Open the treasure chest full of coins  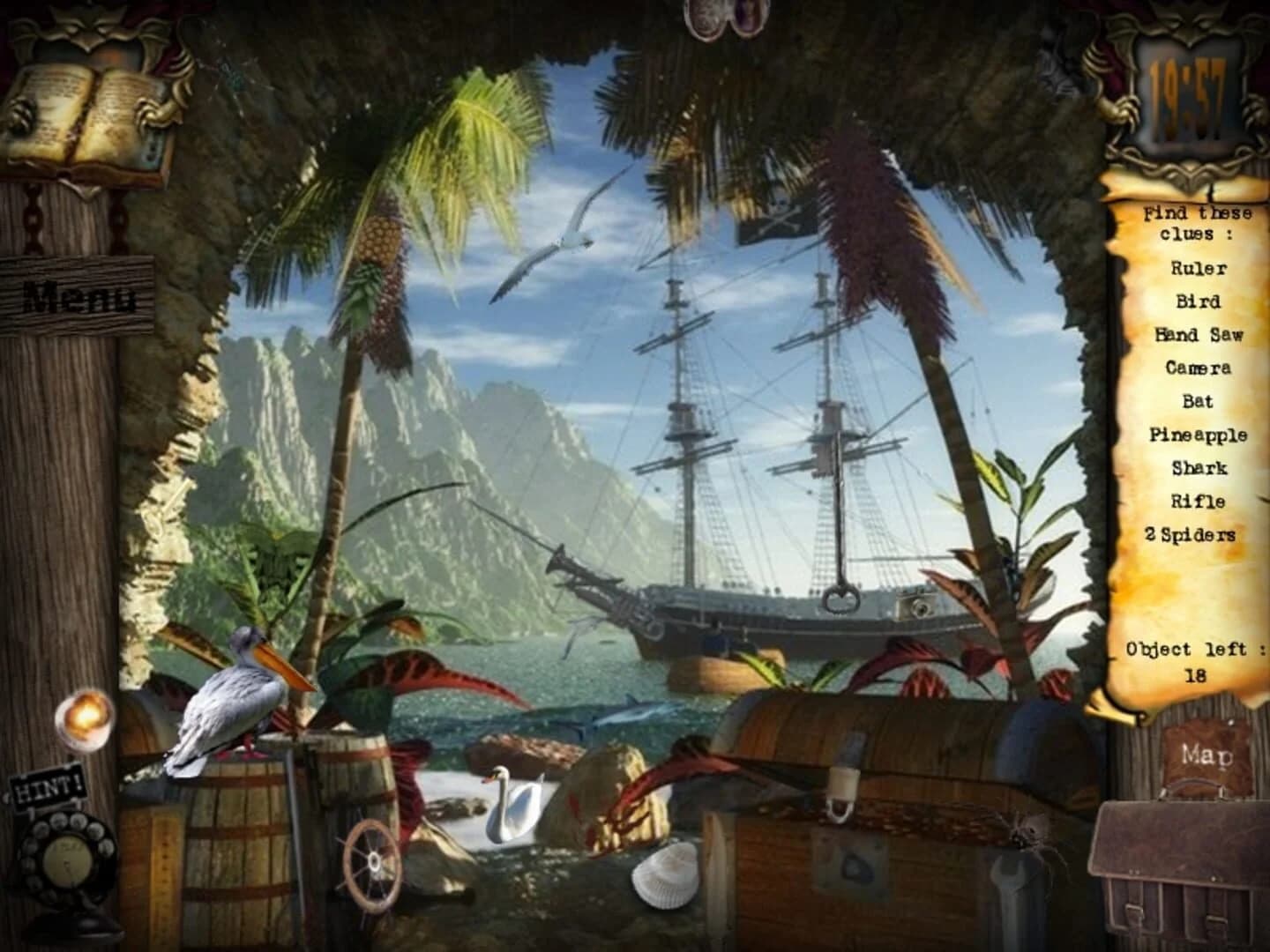coord(873,820)
